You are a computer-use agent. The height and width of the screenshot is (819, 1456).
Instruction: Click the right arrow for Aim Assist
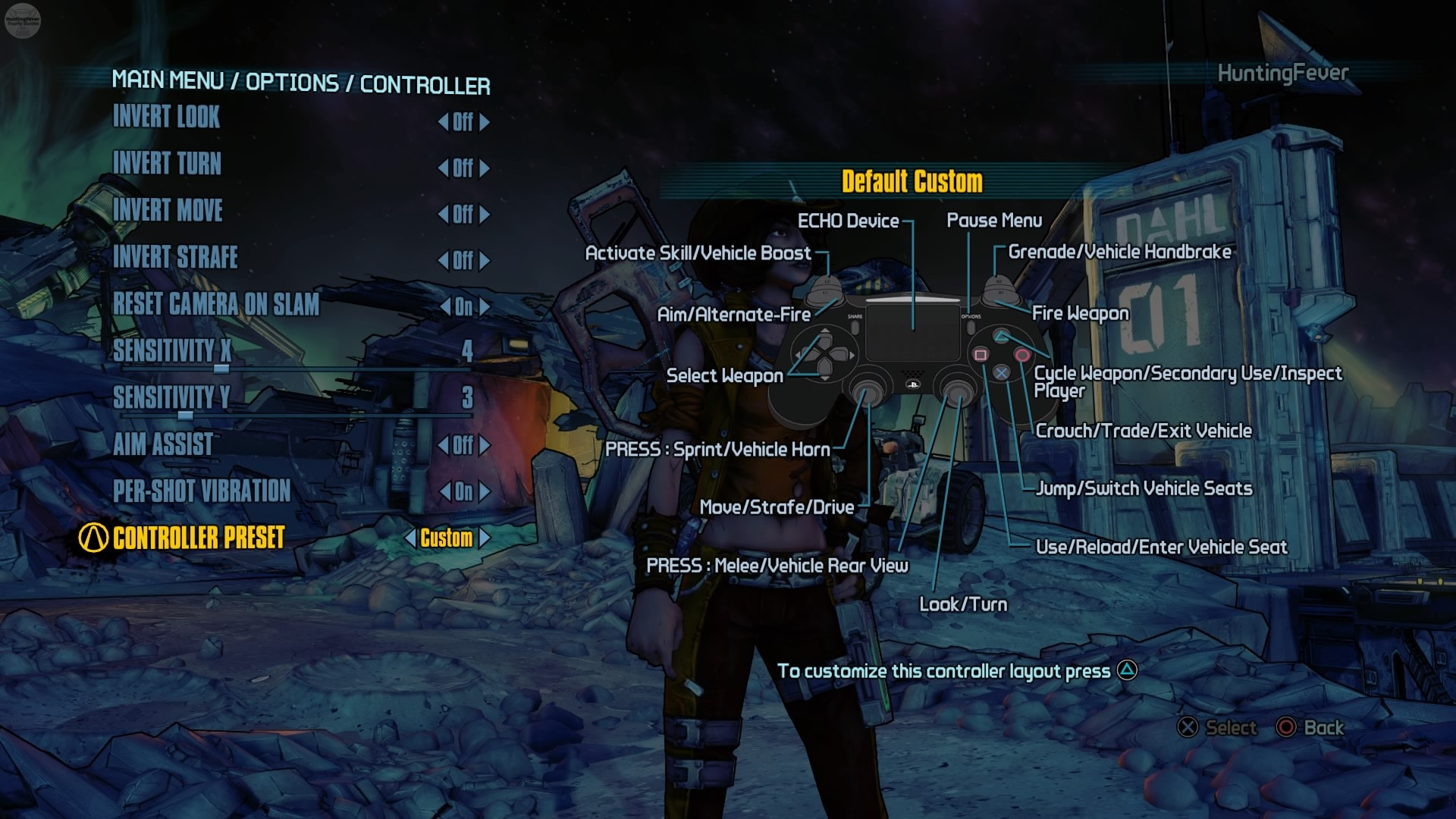click(485, 446)
